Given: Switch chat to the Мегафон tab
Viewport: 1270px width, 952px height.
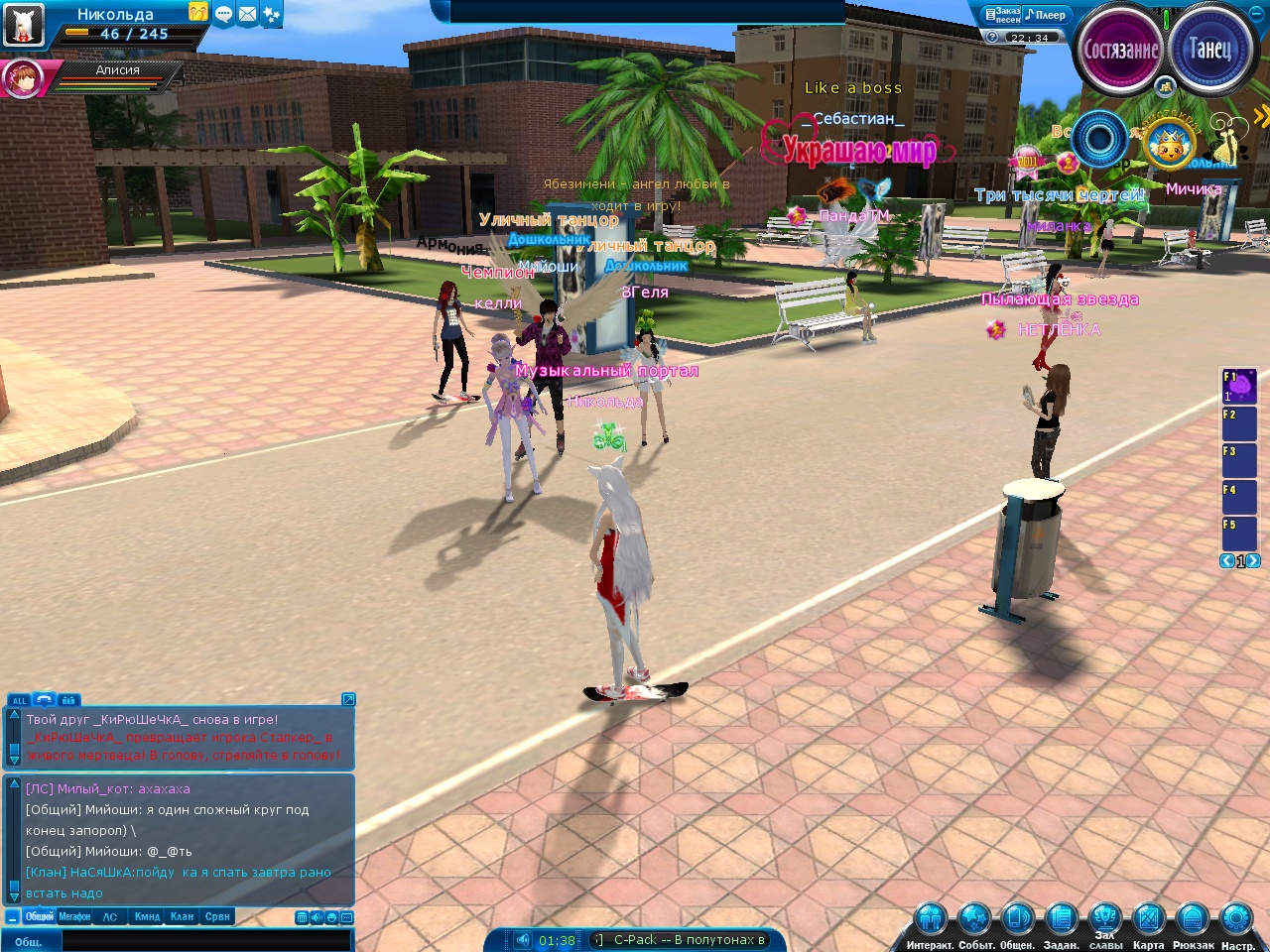Looking at the screenshot, I should coord(74,917).
